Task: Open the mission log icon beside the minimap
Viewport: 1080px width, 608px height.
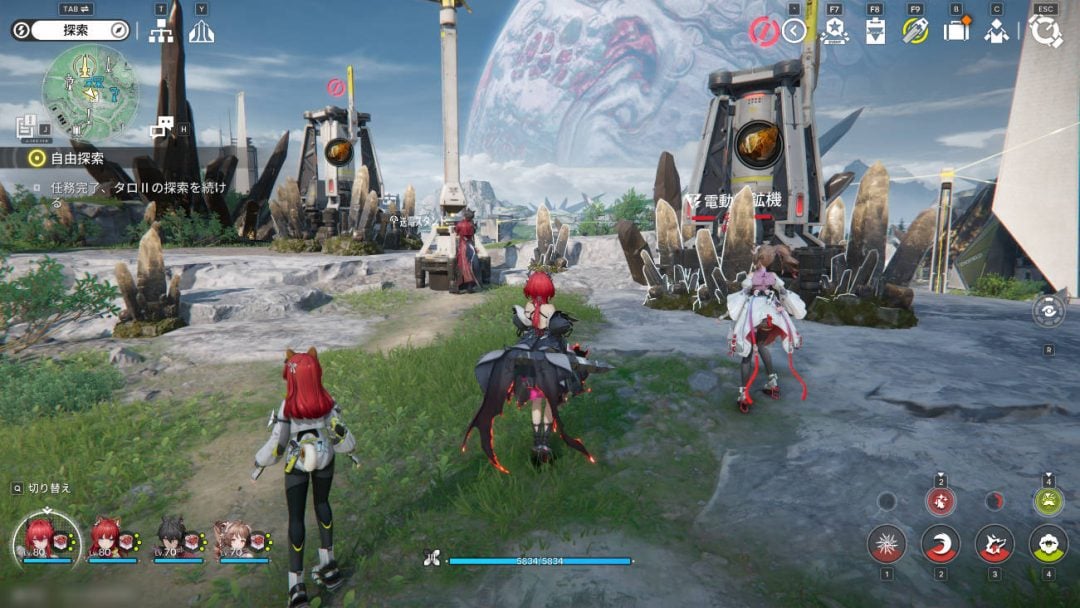Action: (27, 125)
